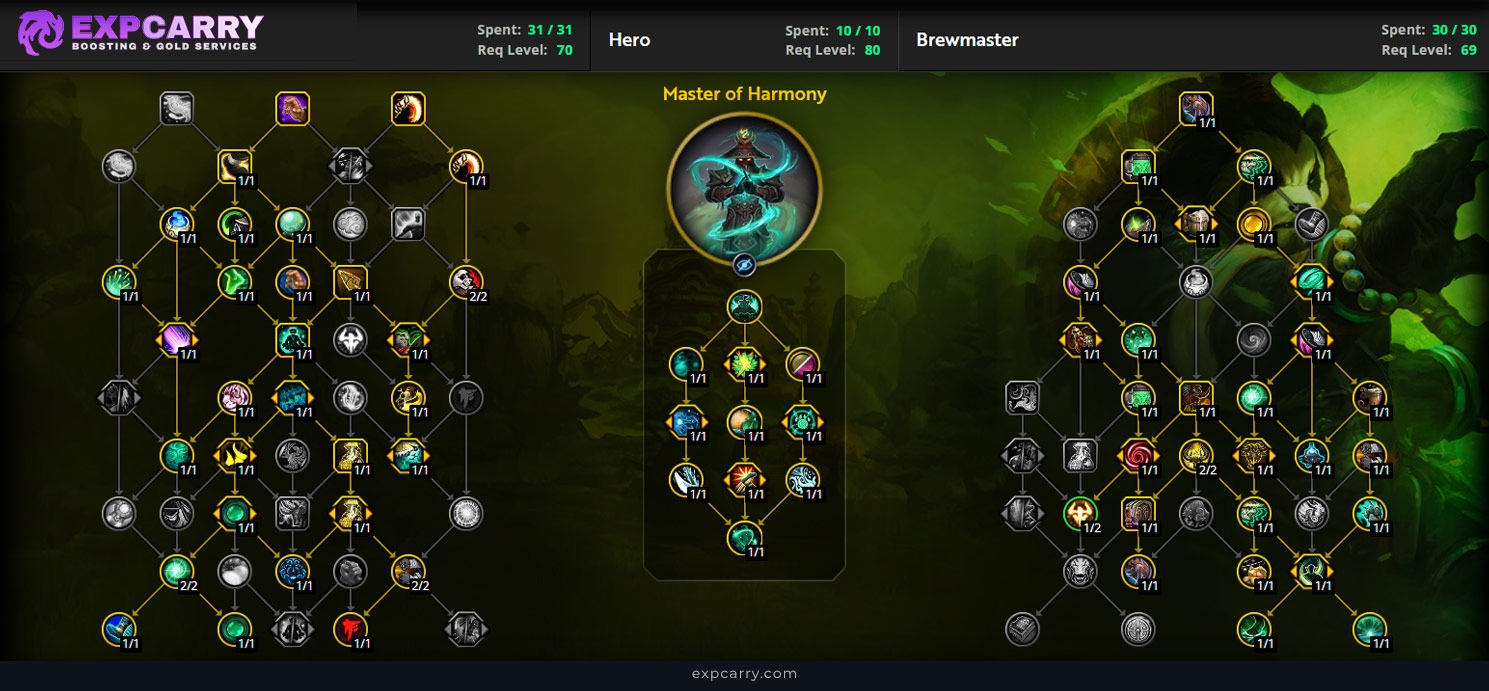Viewport: 1489px width, 691px height.
Task: Open the expcarry.com footer link
Action: pos(744,674)
